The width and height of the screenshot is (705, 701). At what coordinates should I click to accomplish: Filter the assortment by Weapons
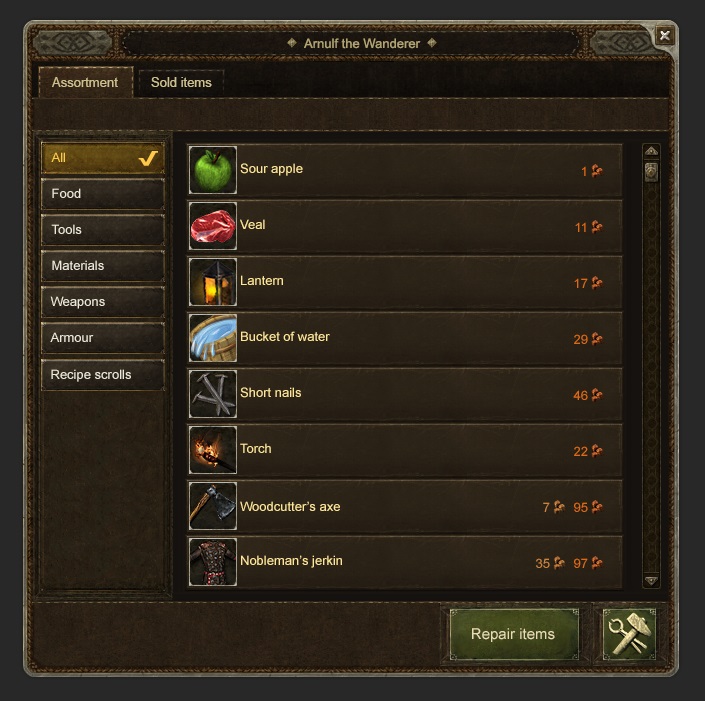click(102, 302)
